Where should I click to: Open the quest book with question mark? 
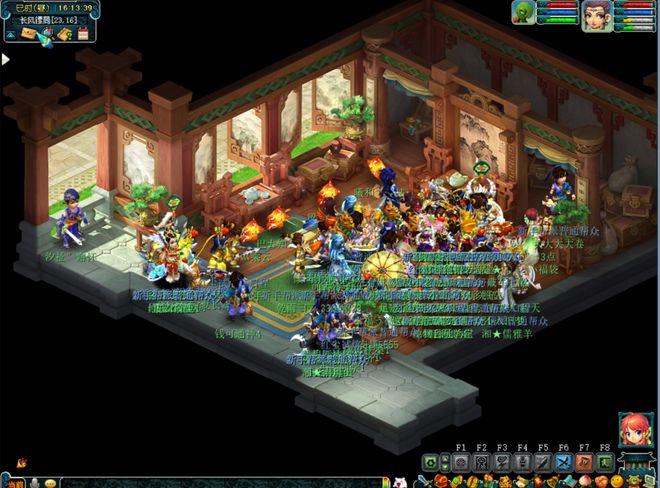pyautogui.click(x=64, y=35)
